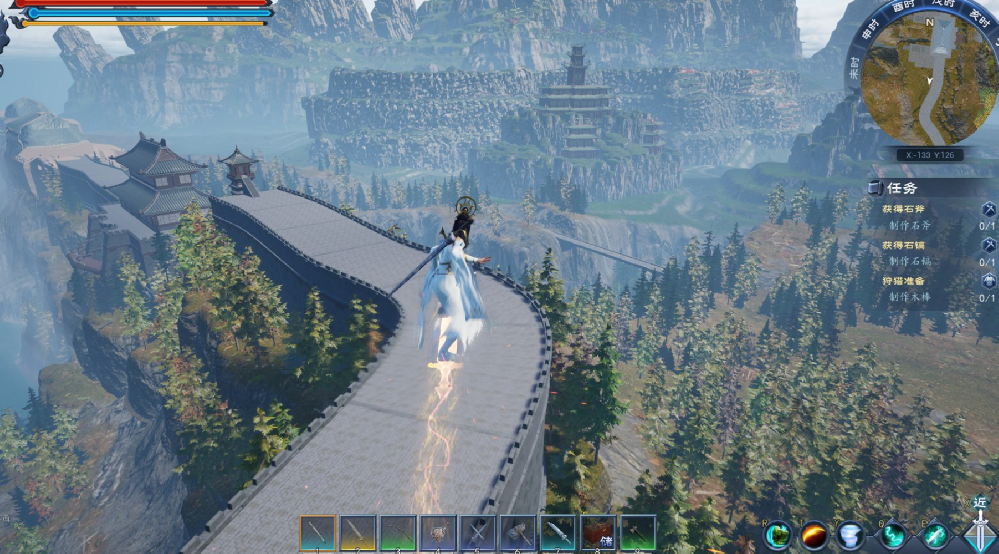Choose the crossed swords hotbar slot
This screenshot has height=554, width=999.
click(478, 532)
